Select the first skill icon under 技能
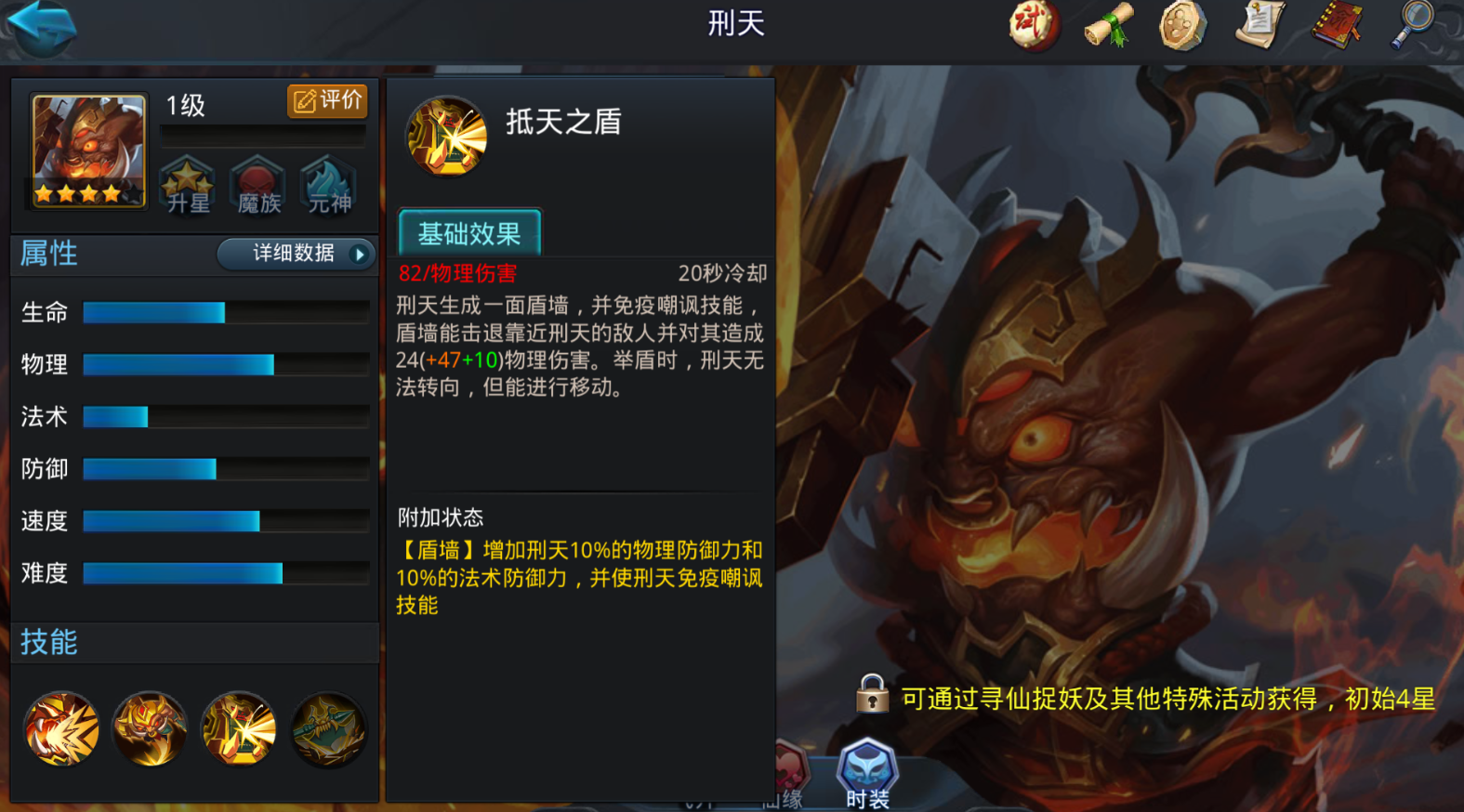 pos(61,730)
